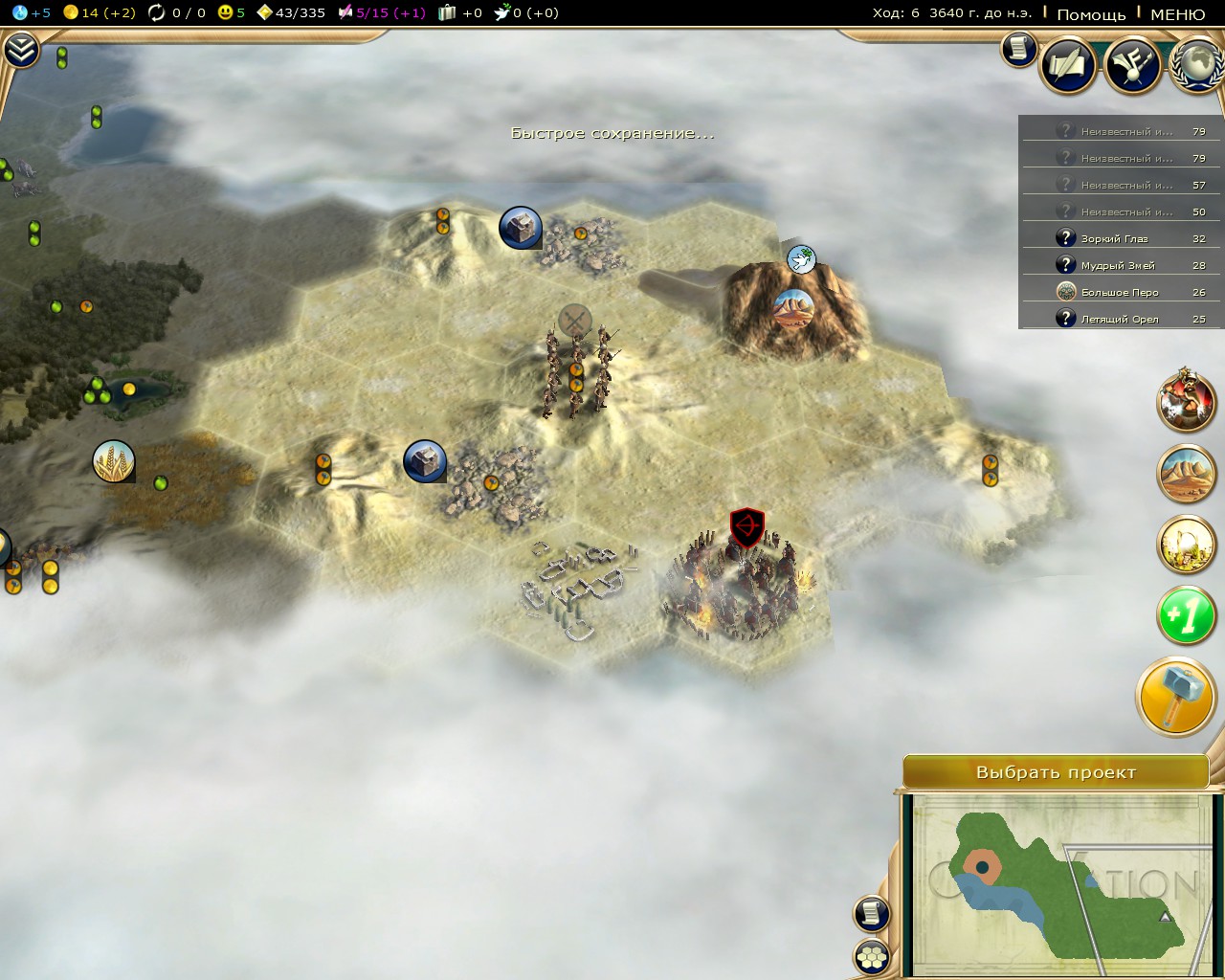Open the barbarian warrior notification
The image size is (1225, 980).
point(1187,401)
